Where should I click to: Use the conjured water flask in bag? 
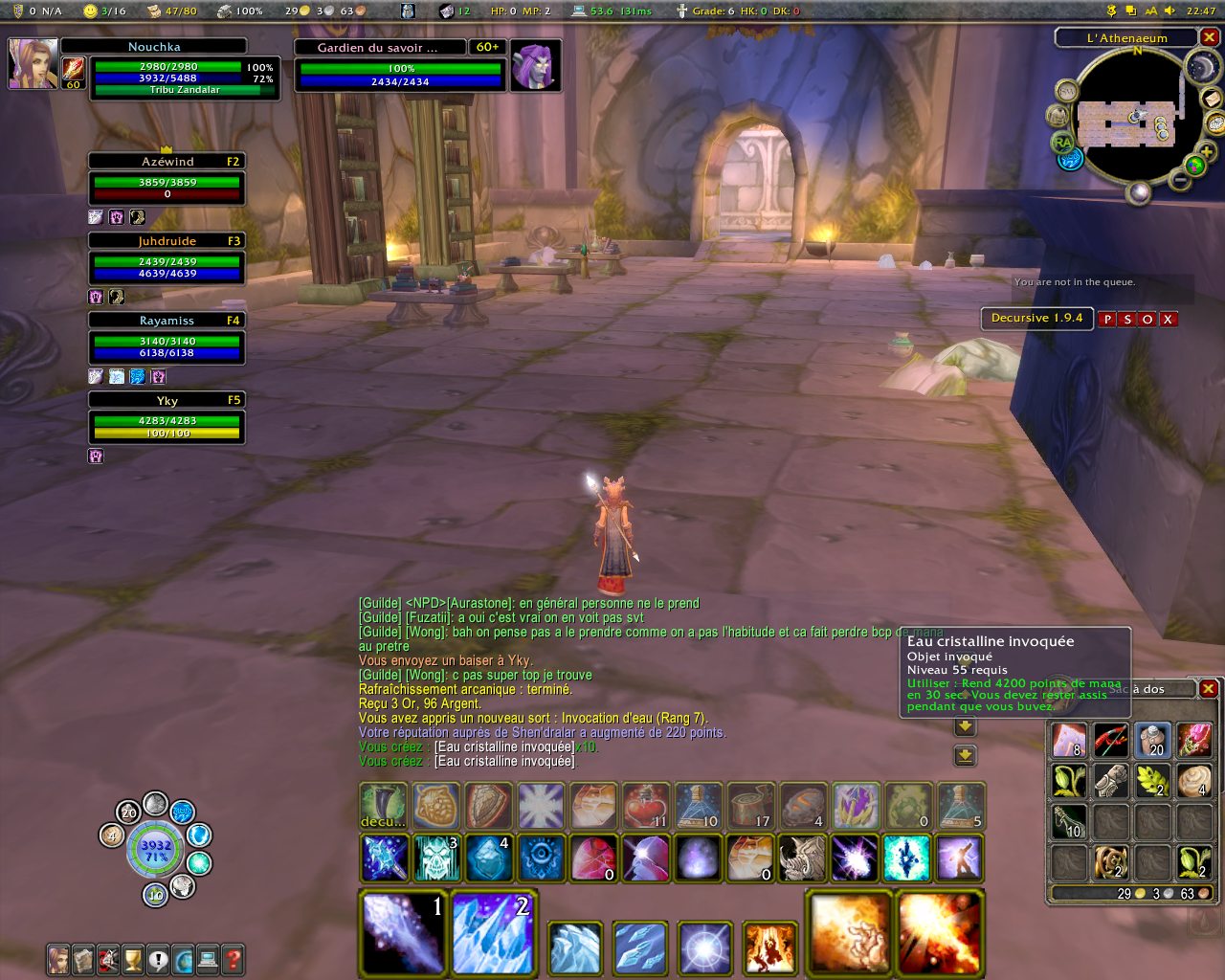1152,740
